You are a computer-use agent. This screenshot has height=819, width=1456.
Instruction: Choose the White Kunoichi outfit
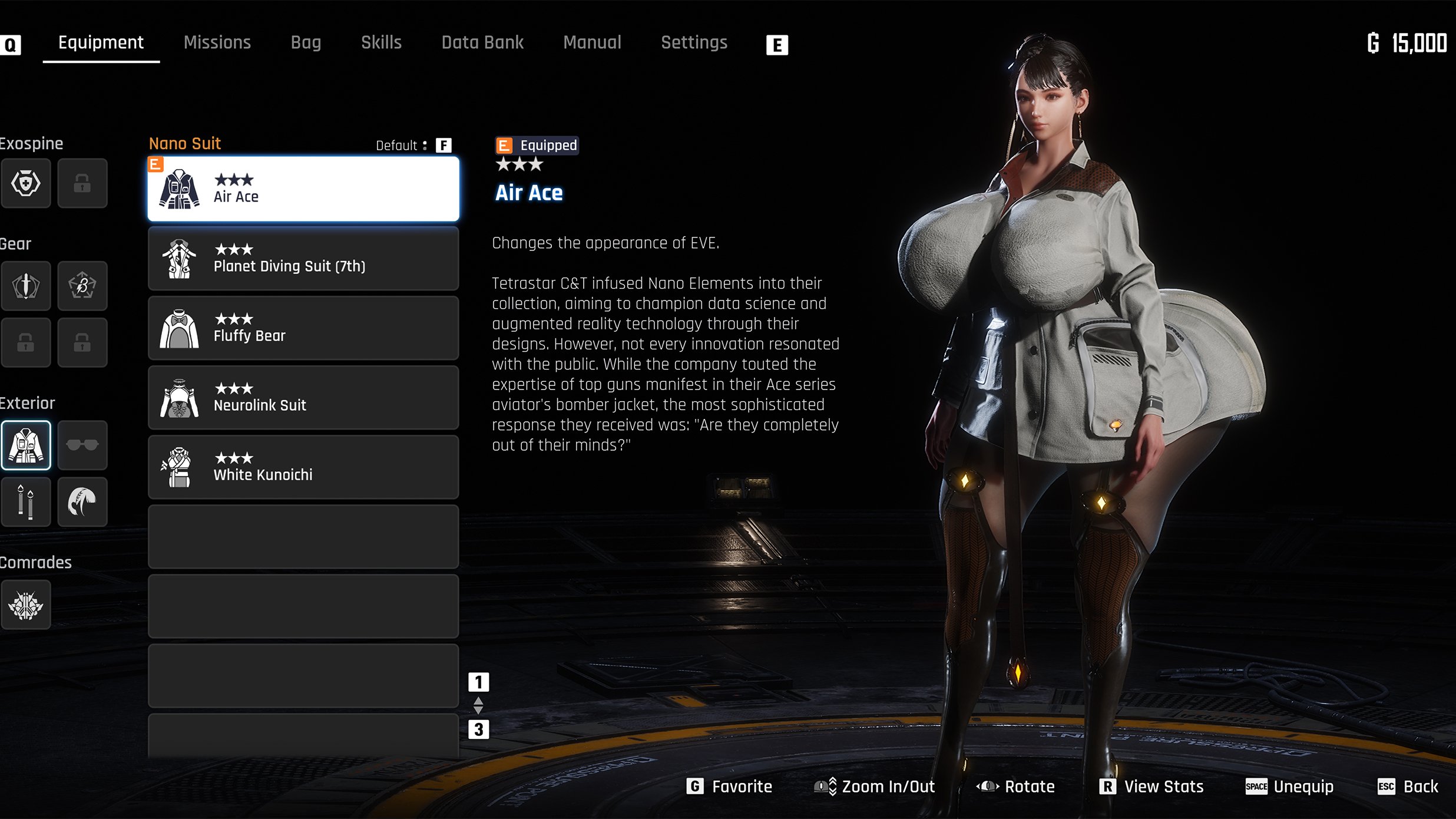(303, 467)
